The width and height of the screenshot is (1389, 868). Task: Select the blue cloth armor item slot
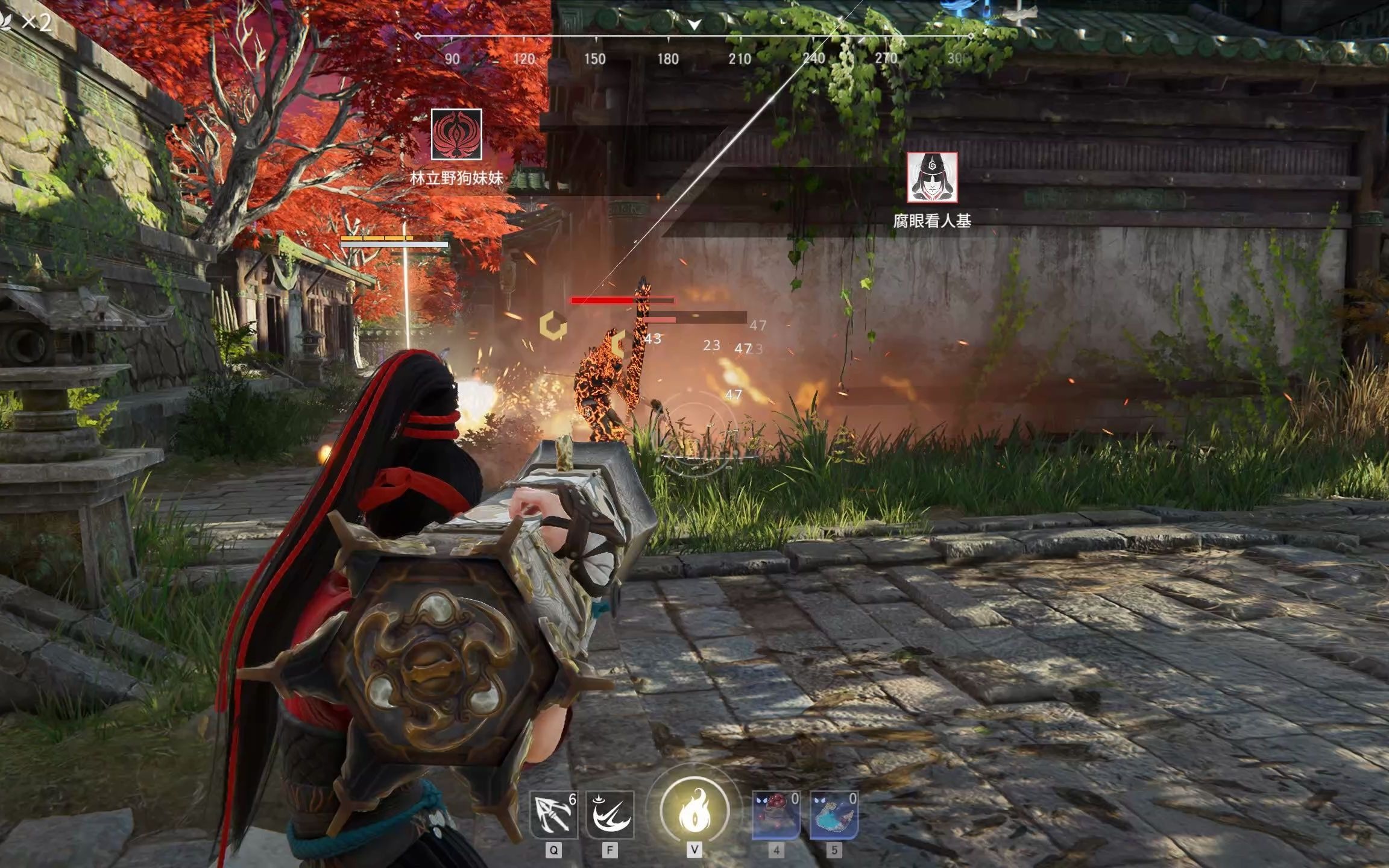pos(834,814)
